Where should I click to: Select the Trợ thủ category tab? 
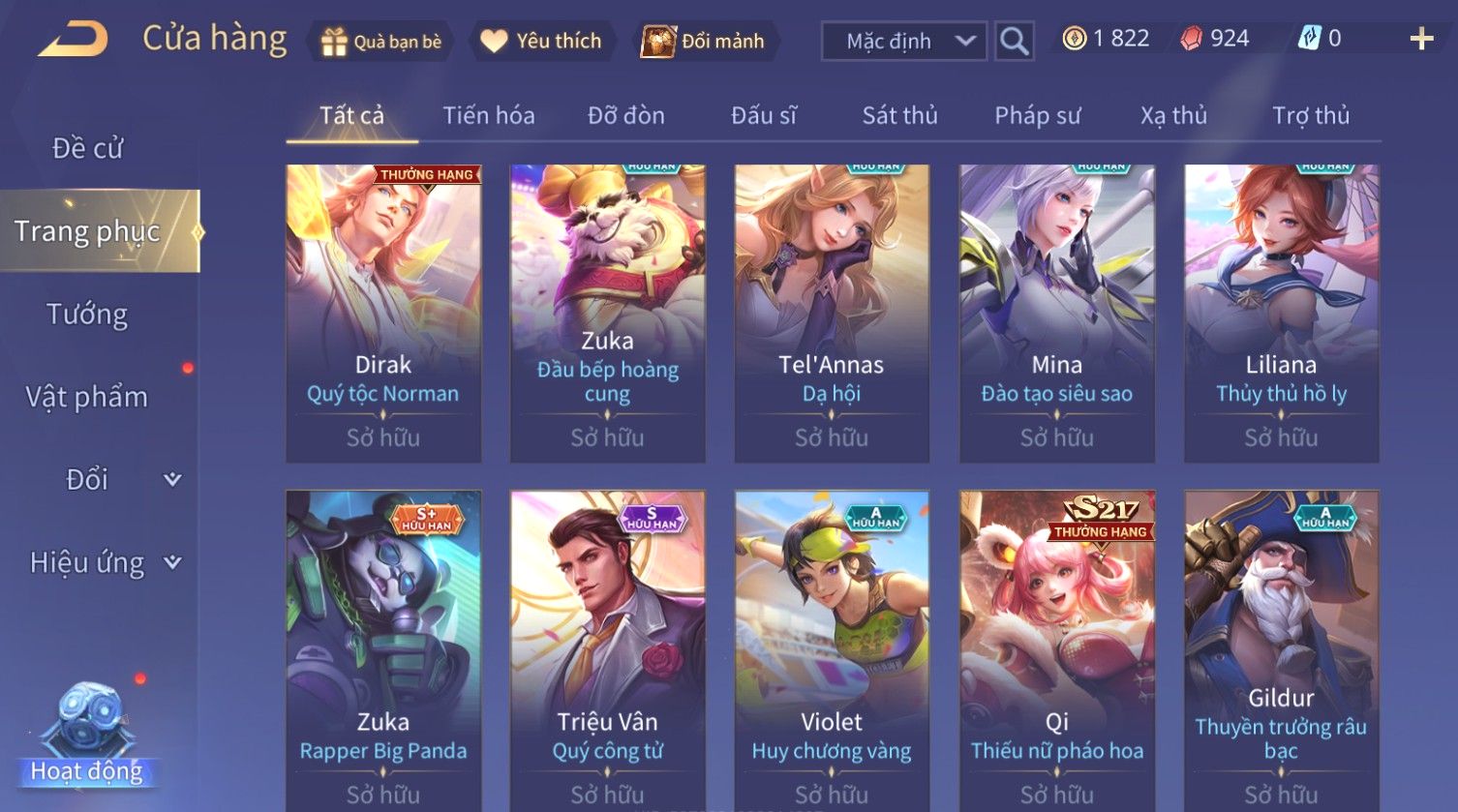1310,116
